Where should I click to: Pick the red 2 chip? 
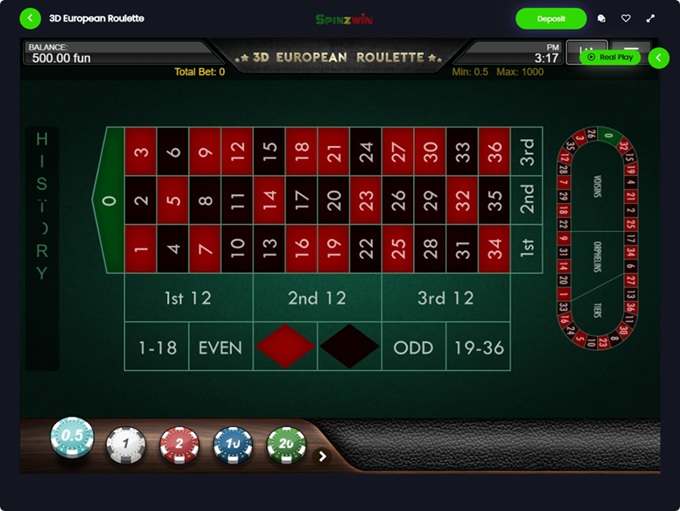point(180,444)
